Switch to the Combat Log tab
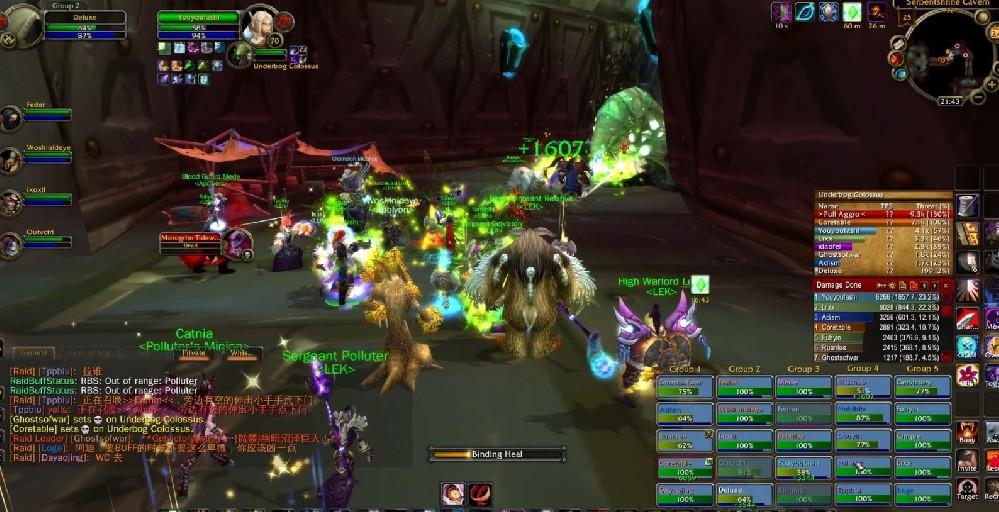 90,353
